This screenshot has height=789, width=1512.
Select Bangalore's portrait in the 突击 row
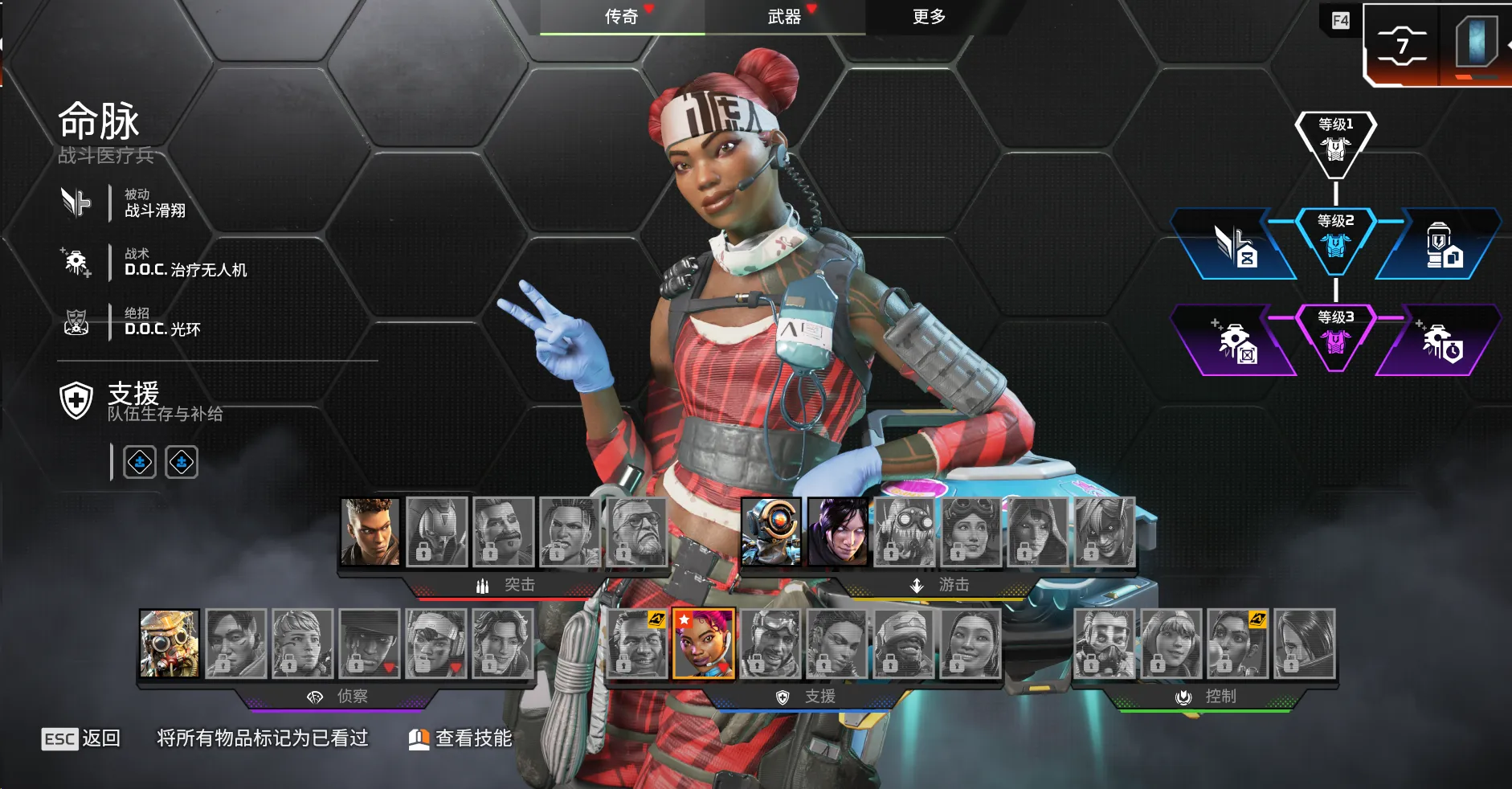[370, 531]
